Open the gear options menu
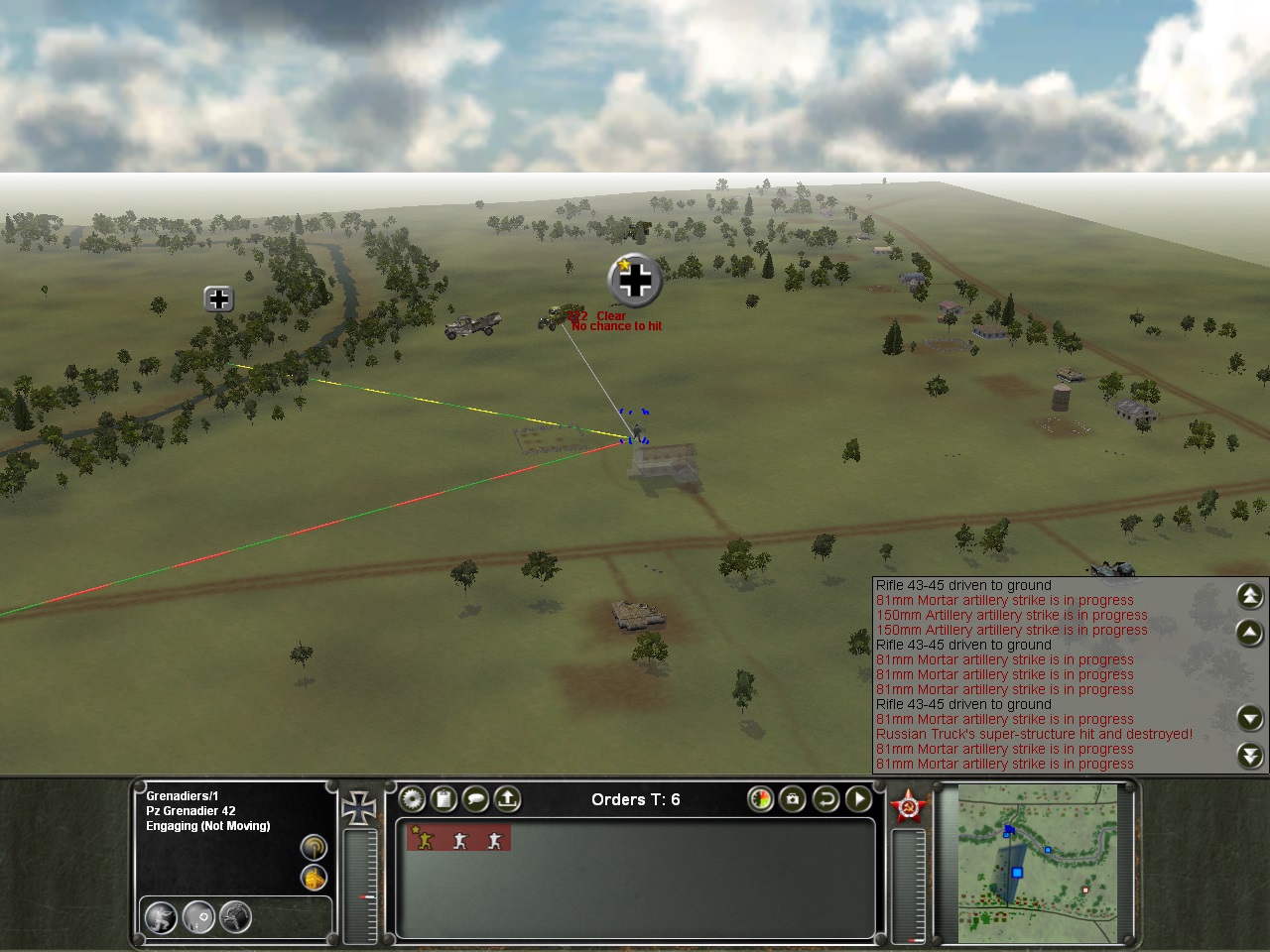This screenshot has width=1270, height=952. (412, 798)
